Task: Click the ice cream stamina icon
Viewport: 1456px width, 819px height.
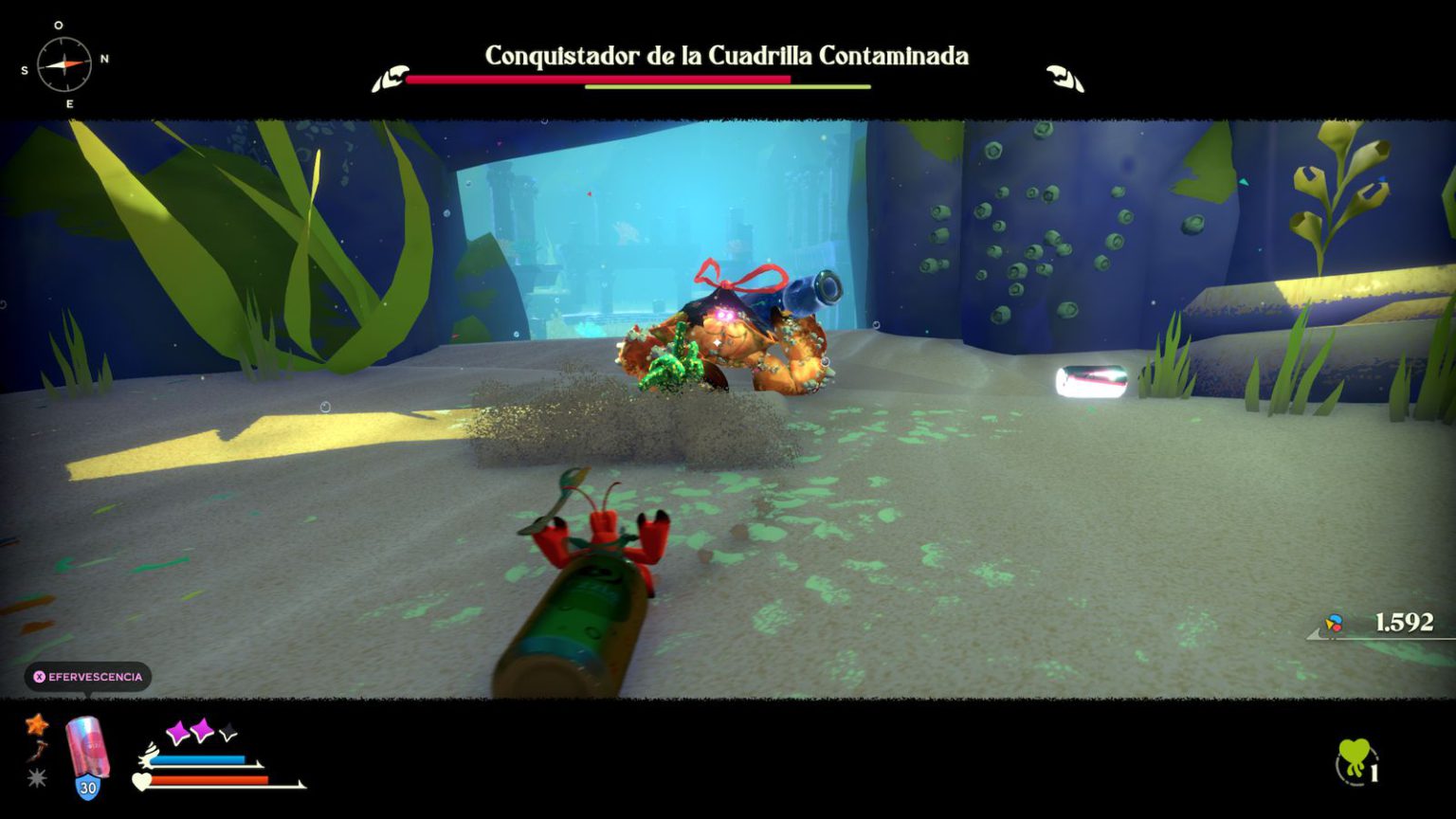Action: [149, 758]
